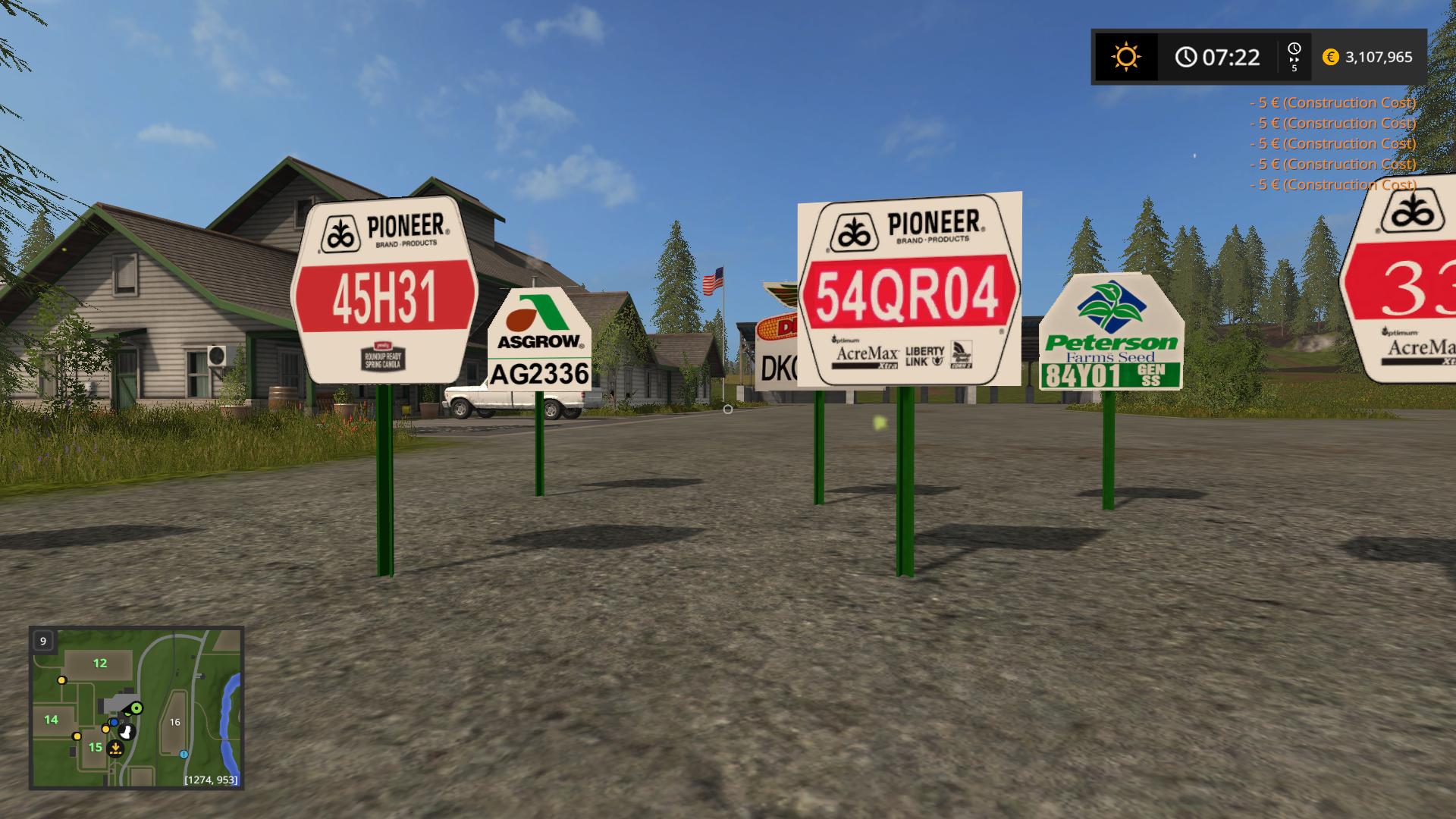Select the white horse marker on the minimap

pyautogui.click(x=127, y=732)
